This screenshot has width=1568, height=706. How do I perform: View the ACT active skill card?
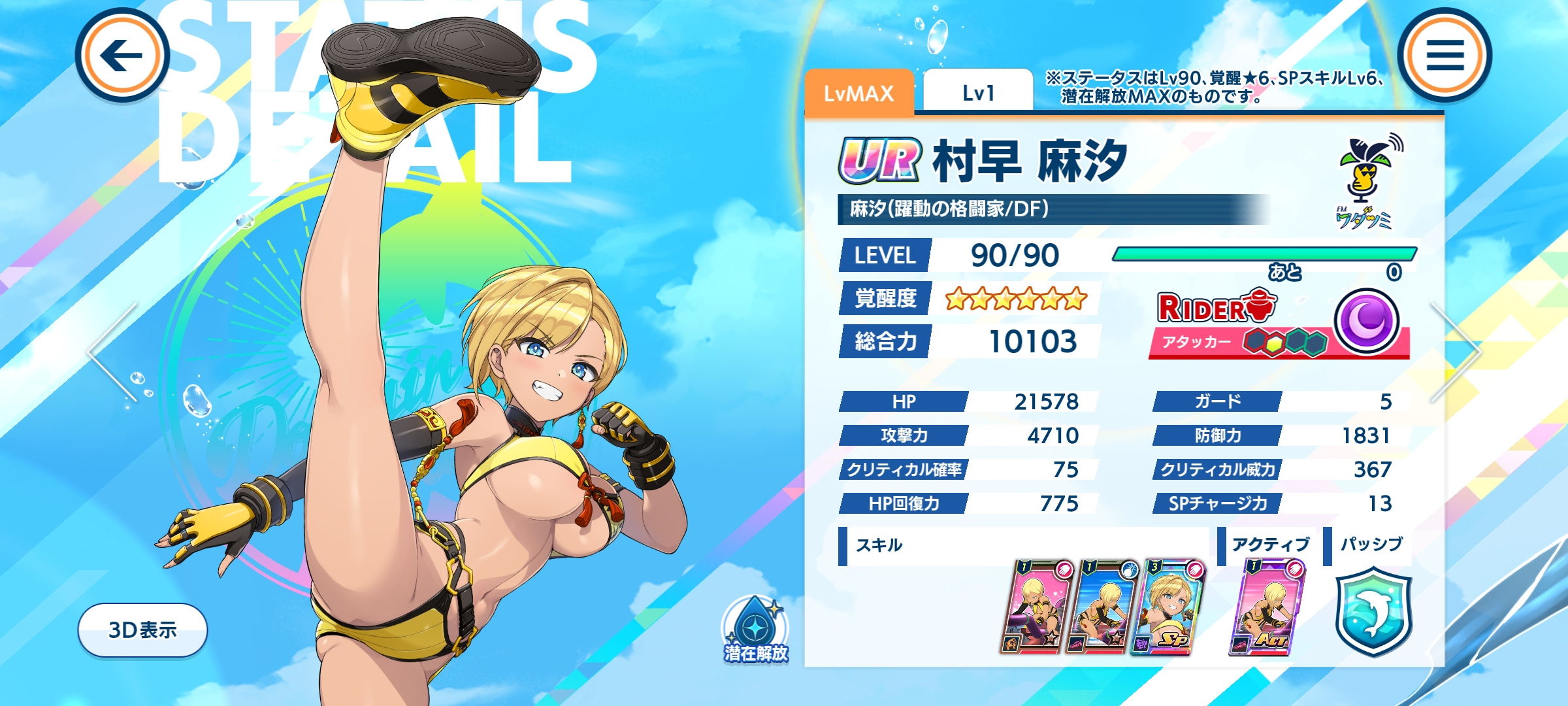1266,607
